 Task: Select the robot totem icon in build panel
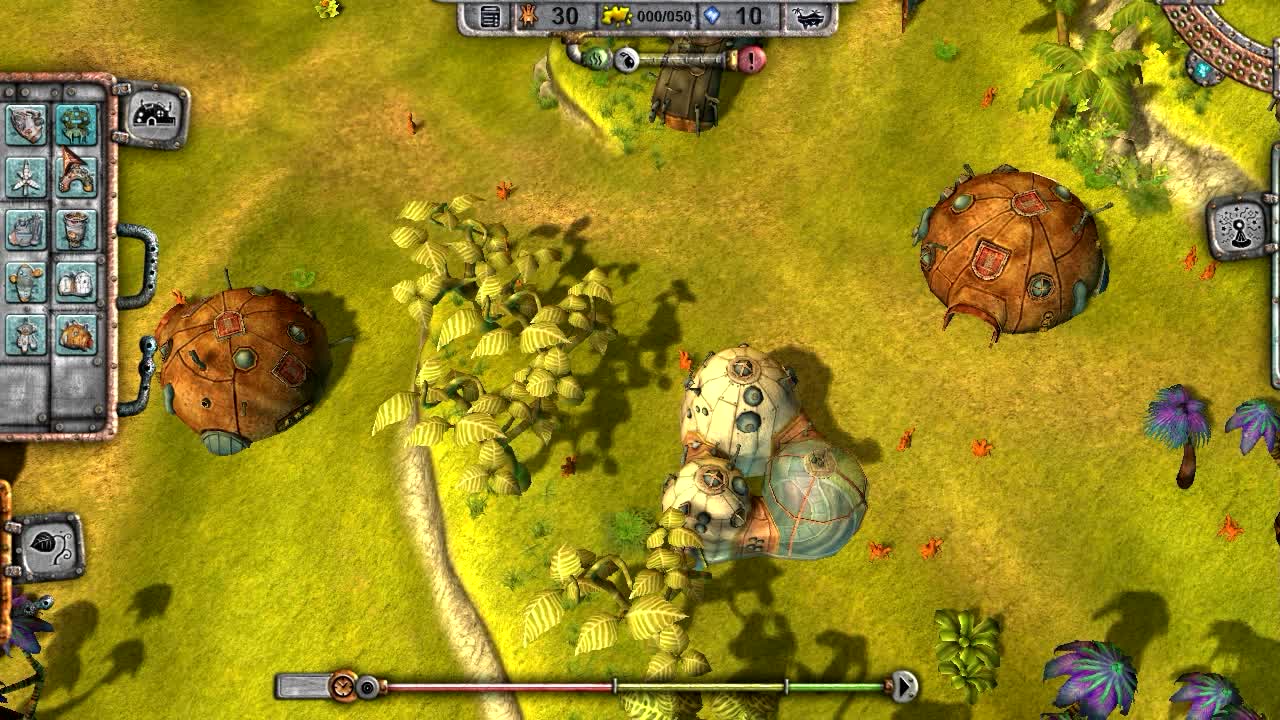[x=75, y=122]
